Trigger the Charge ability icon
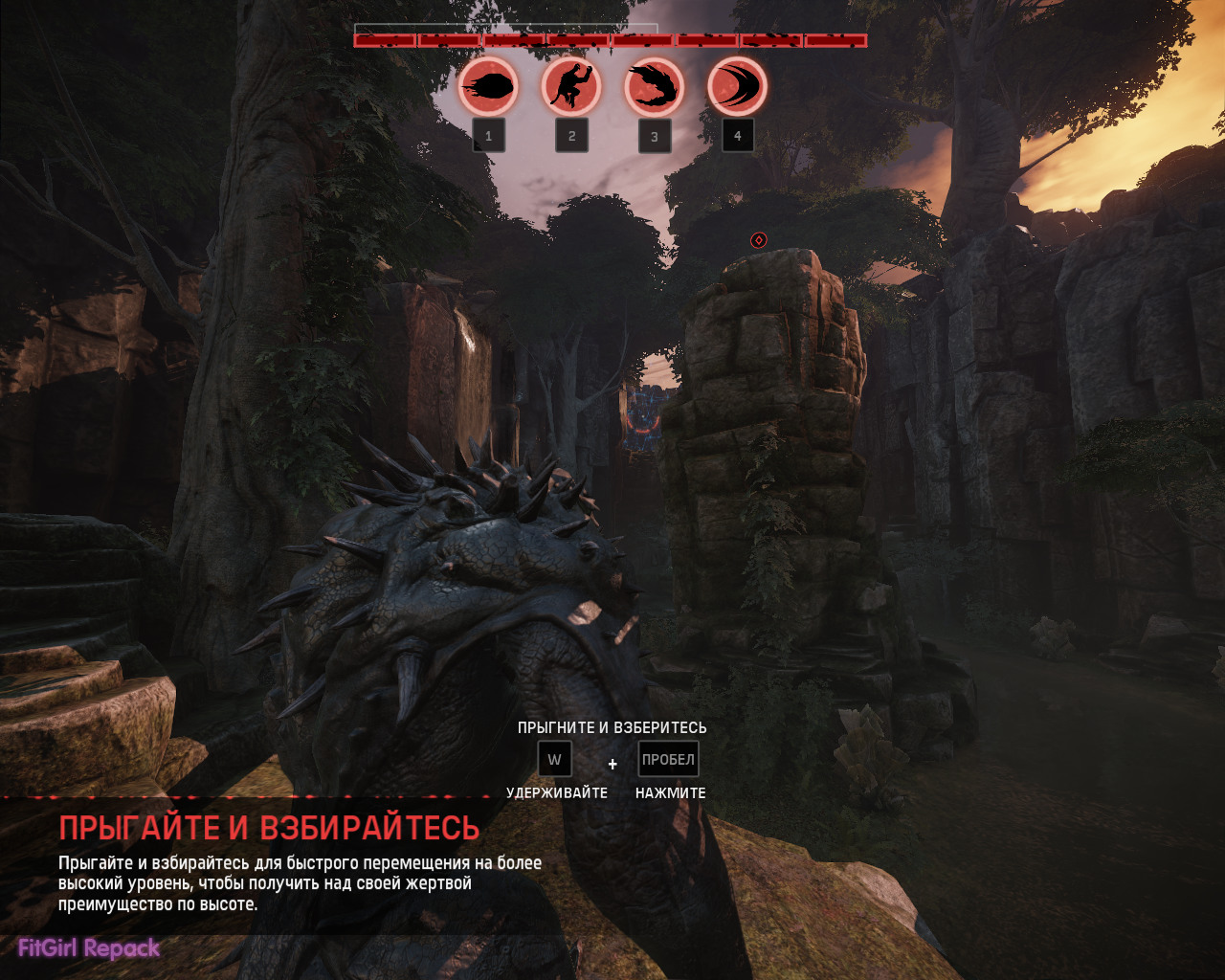This screenshot has height=980, width=1225. pos(737,87)
